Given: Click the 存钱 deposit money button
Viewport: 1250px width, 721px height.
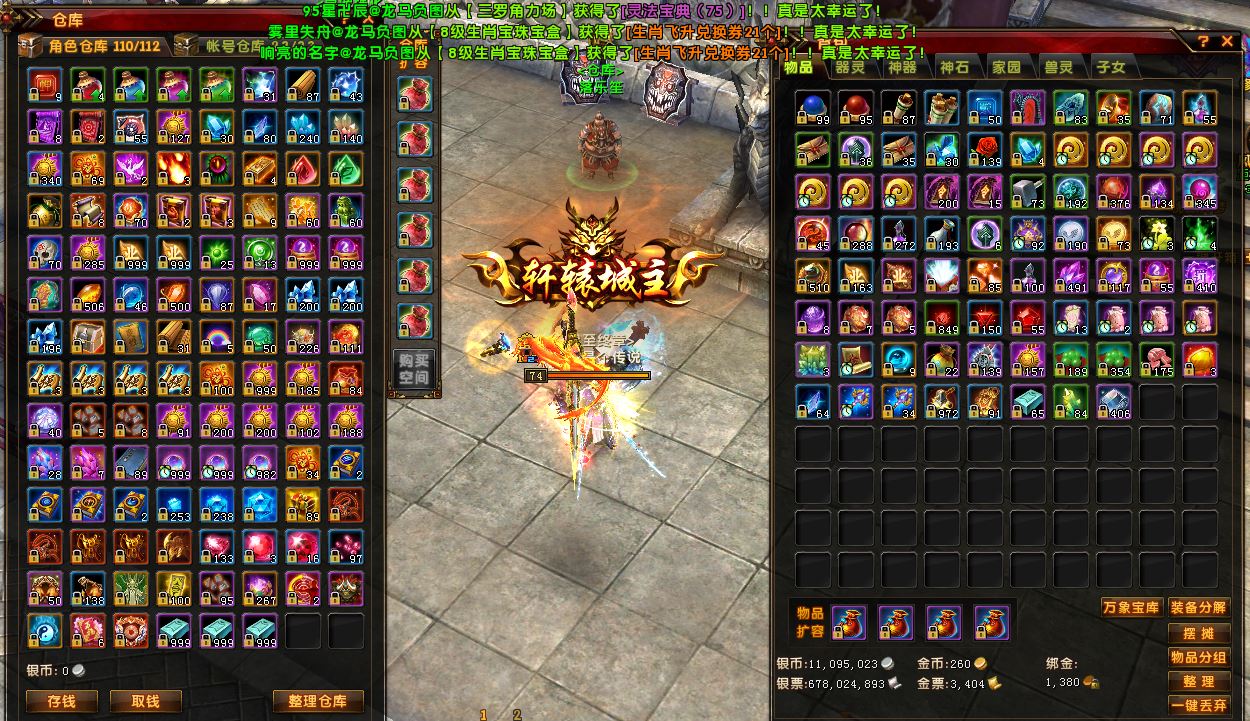Looking at the screenshot, I should point(61,701).
